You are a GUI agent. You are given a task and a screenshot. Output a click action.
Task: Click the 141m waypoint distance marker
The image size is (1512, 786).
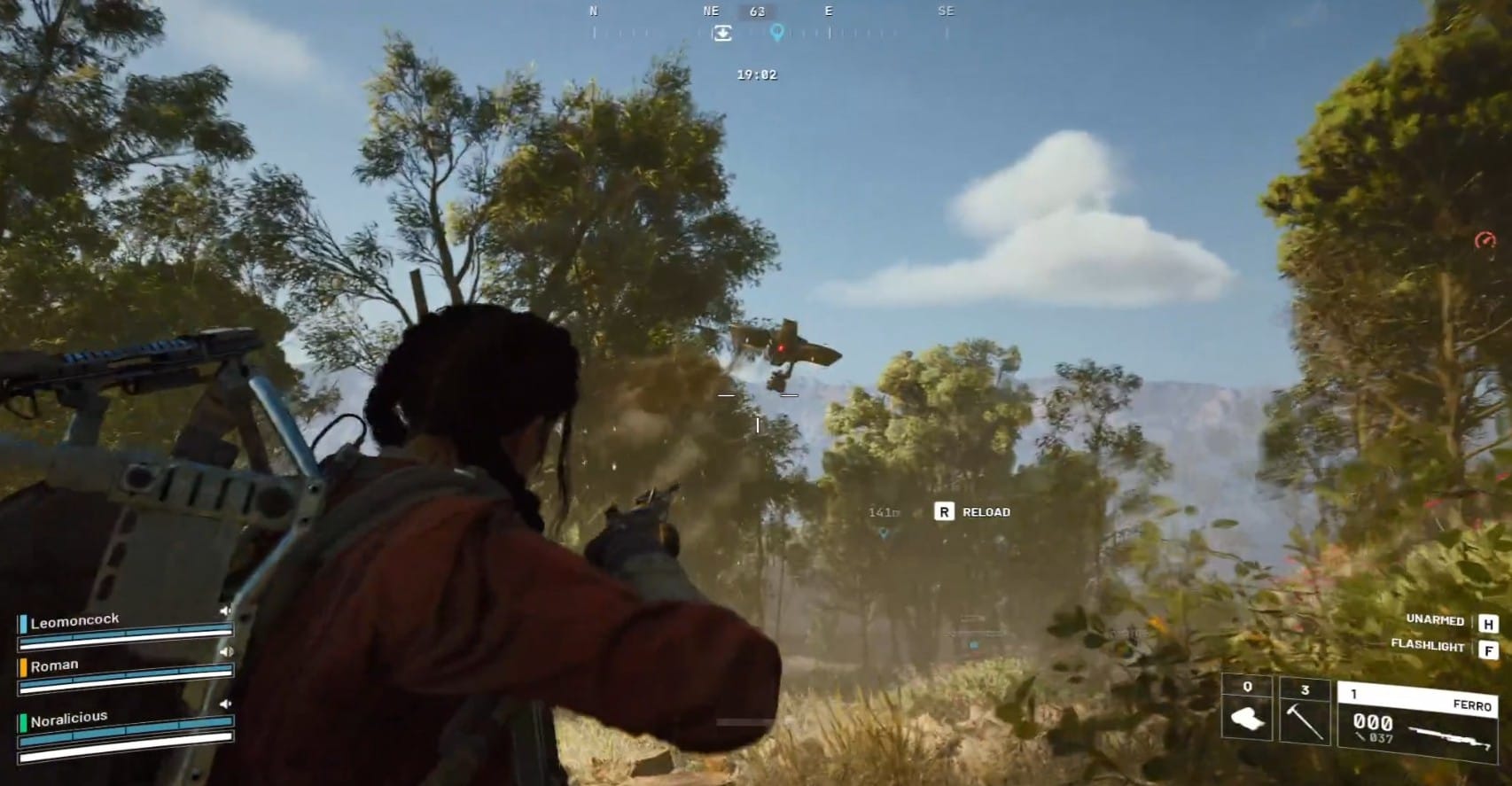coord(884,511)
